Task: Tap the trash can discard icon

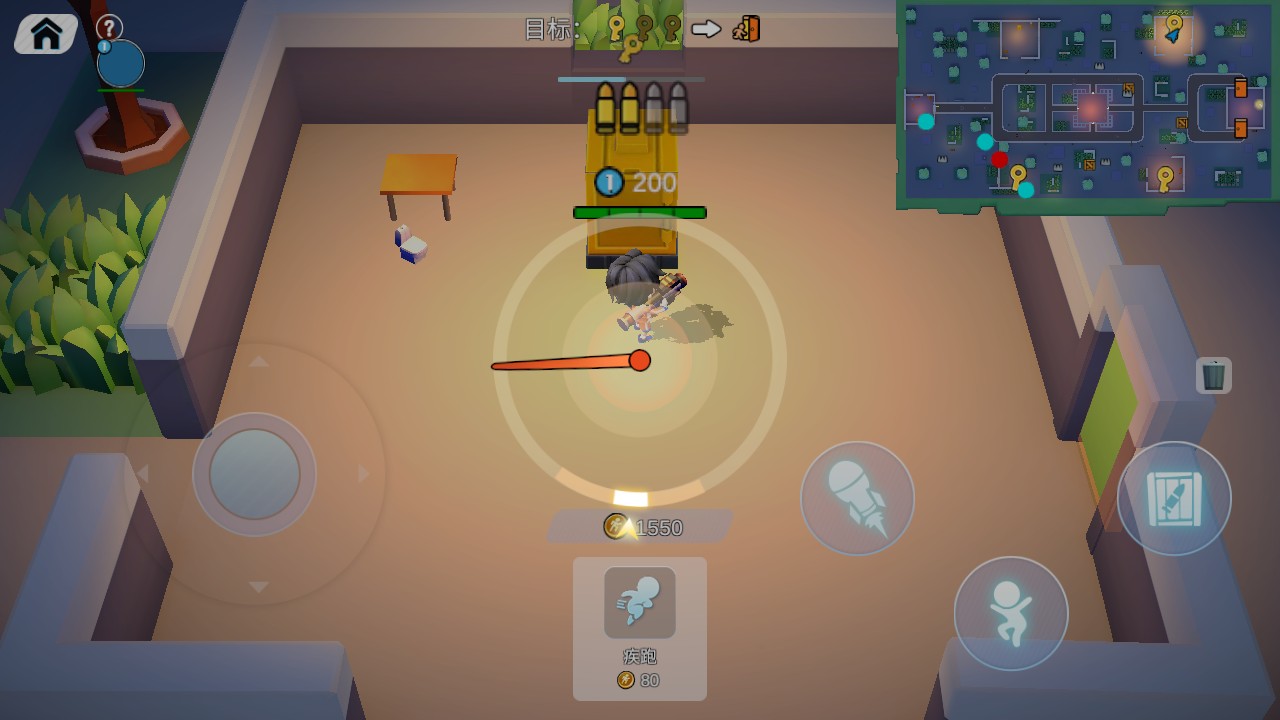Action: coord(1213,375)
